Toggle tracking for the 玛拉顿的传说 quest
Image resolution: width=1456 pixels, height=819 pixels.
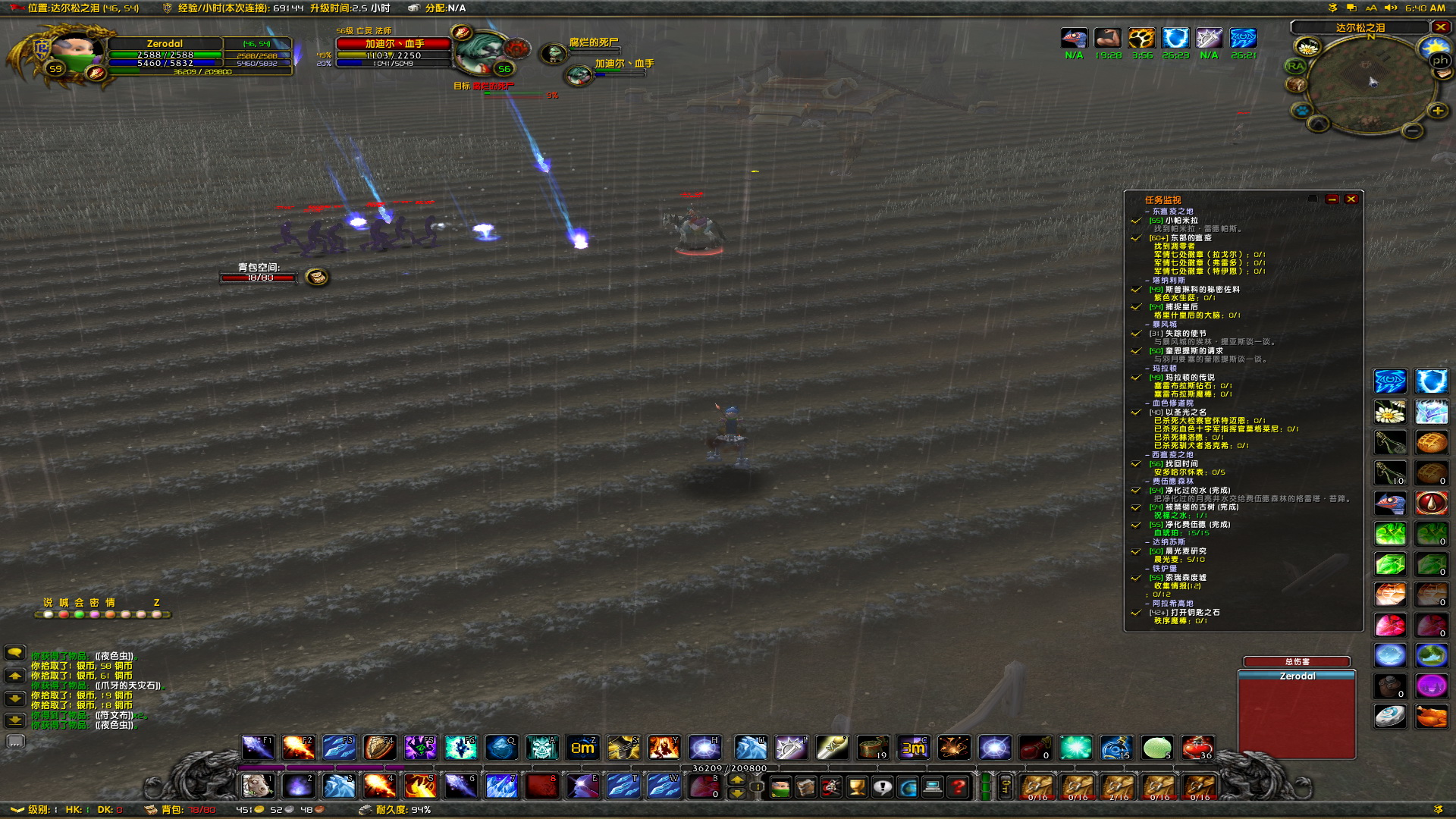pyautogui.click(x=1135, y=378)
